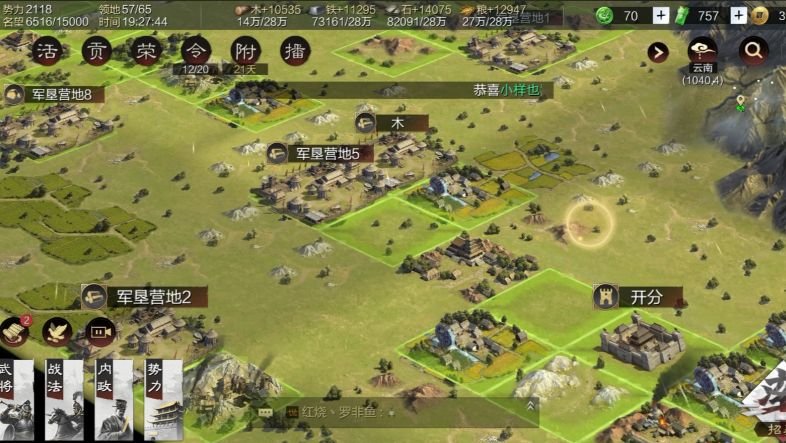The width and height of the screenshot is (786, 443).
Task: Expand the arrow toggle near the map icons
Action: [658, 52]
